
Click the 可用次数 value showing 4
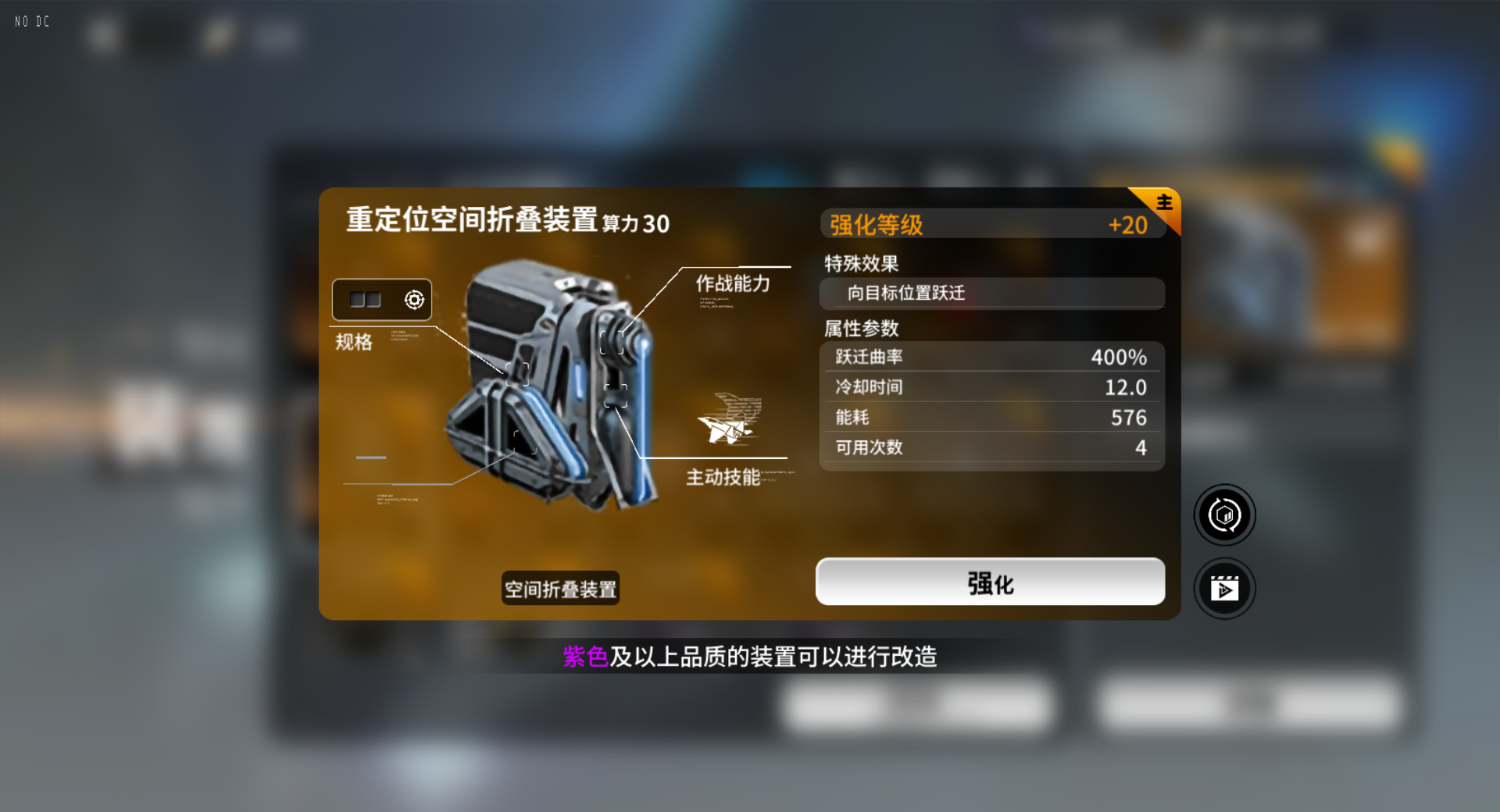(1141, 447)
